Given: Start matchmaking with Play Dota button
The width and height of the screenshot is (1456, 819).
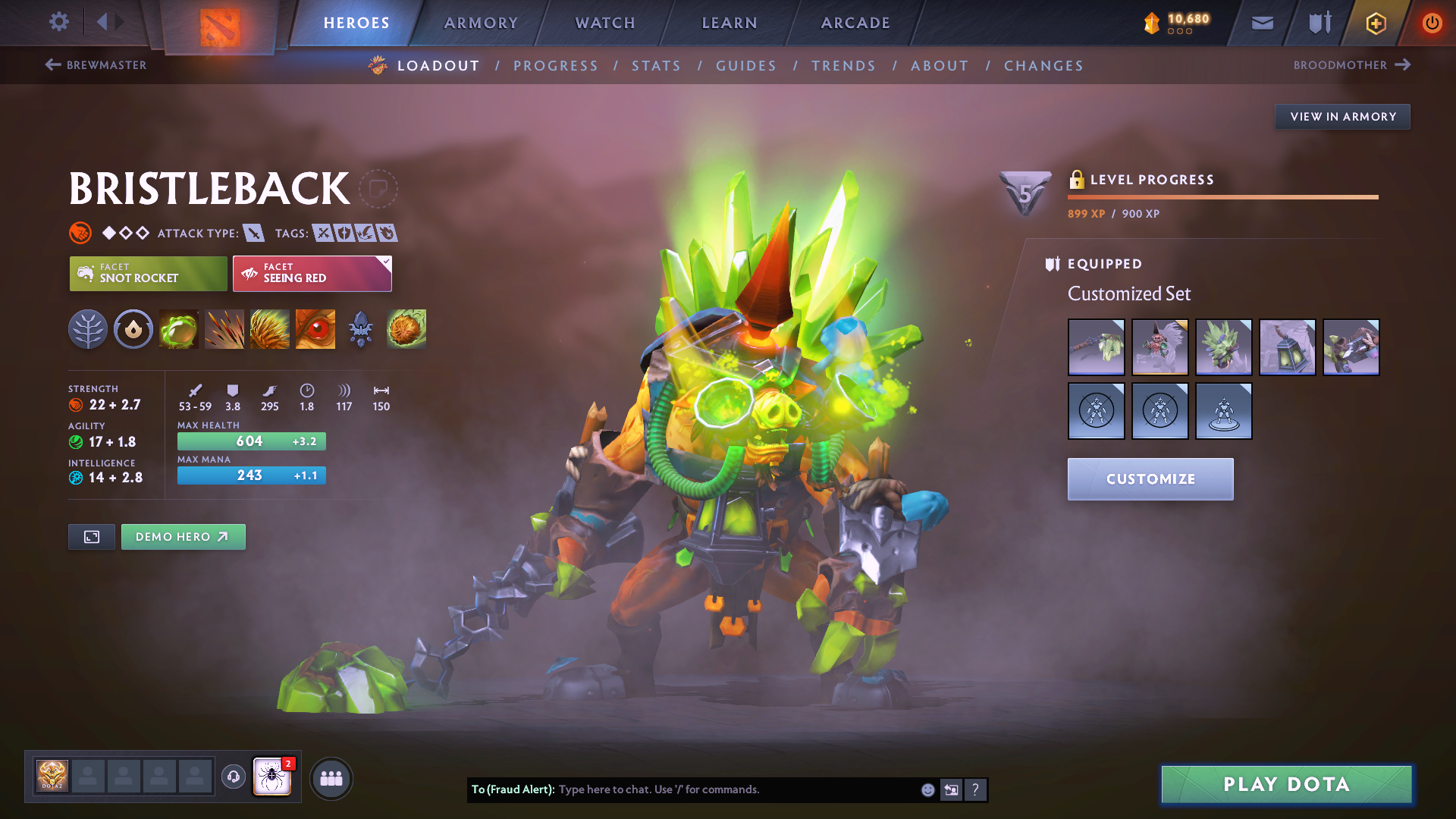Looking at the screenshot, I should click(x=1286, y=784).
